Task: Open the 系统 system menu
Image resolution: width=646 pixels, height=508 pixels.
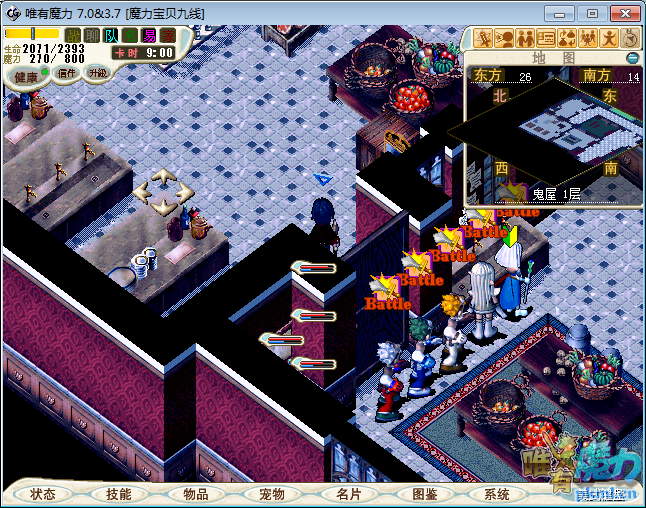Action: pyautogui.click(x=497, y=494)
